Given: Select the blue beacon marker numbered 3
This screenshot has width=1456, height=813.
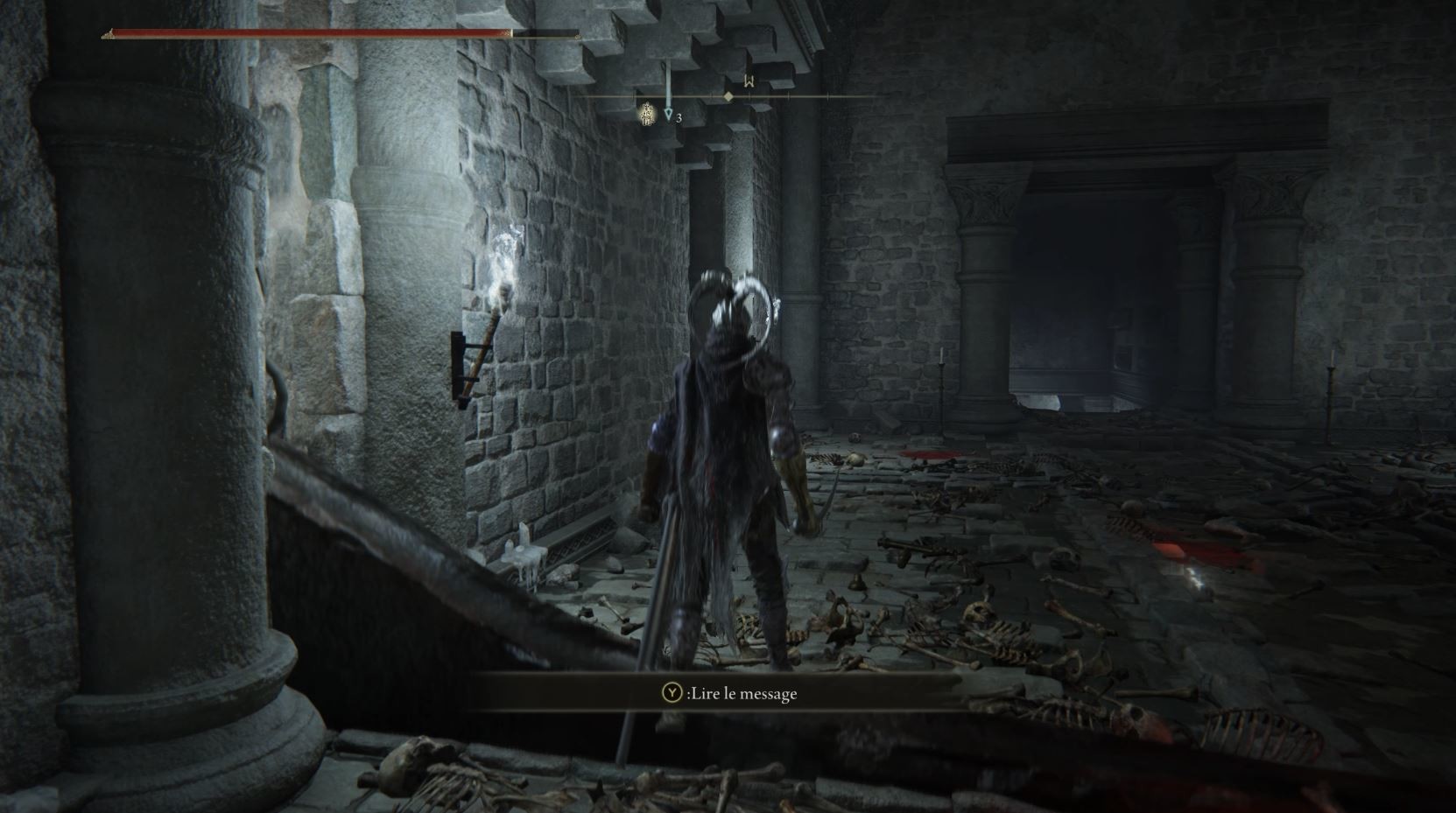Looking at the screenshot, I should tap(669, 115).
